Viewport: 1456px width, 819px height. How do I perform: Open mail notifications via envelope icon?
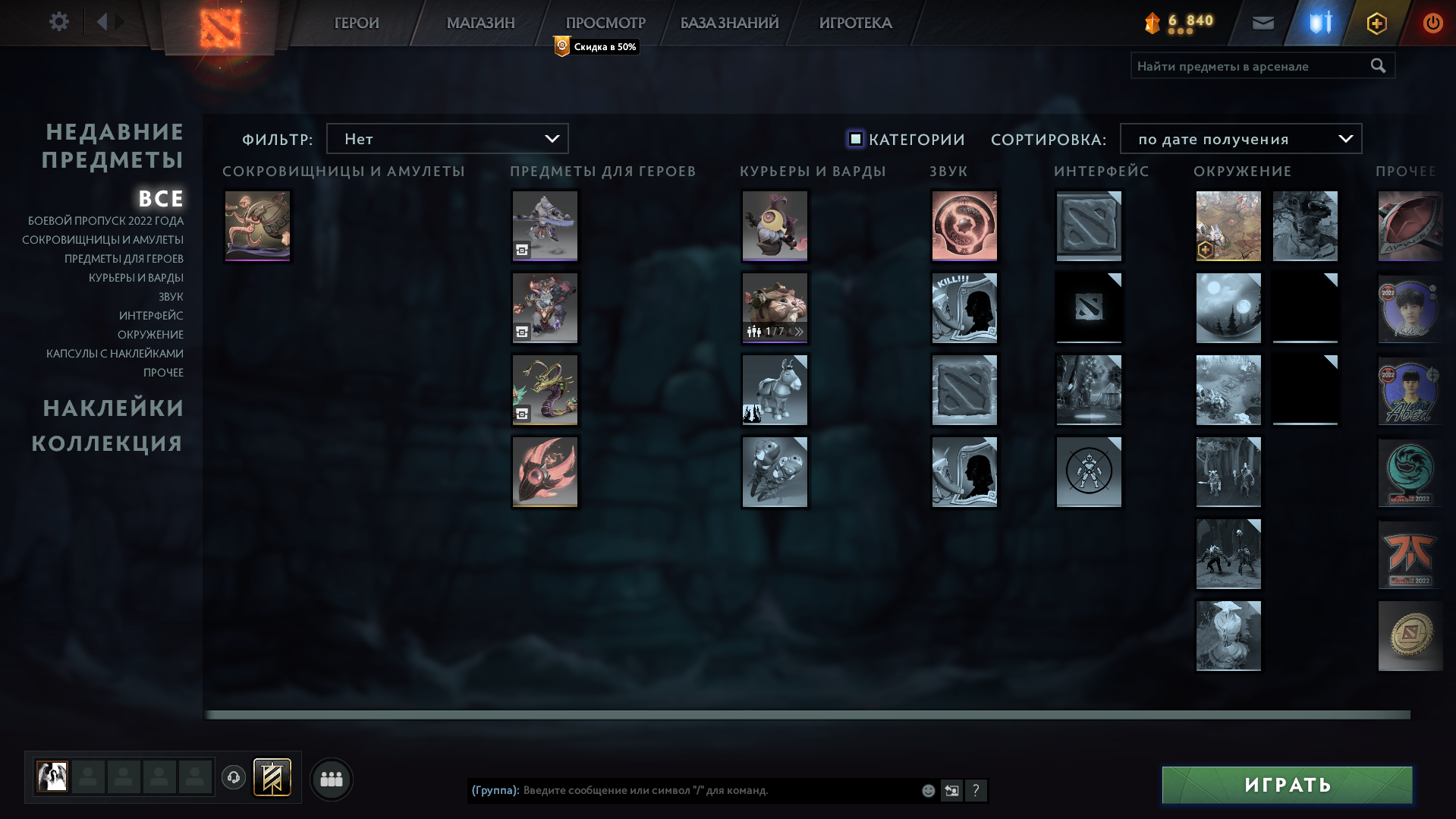(x=1263, y=23)
